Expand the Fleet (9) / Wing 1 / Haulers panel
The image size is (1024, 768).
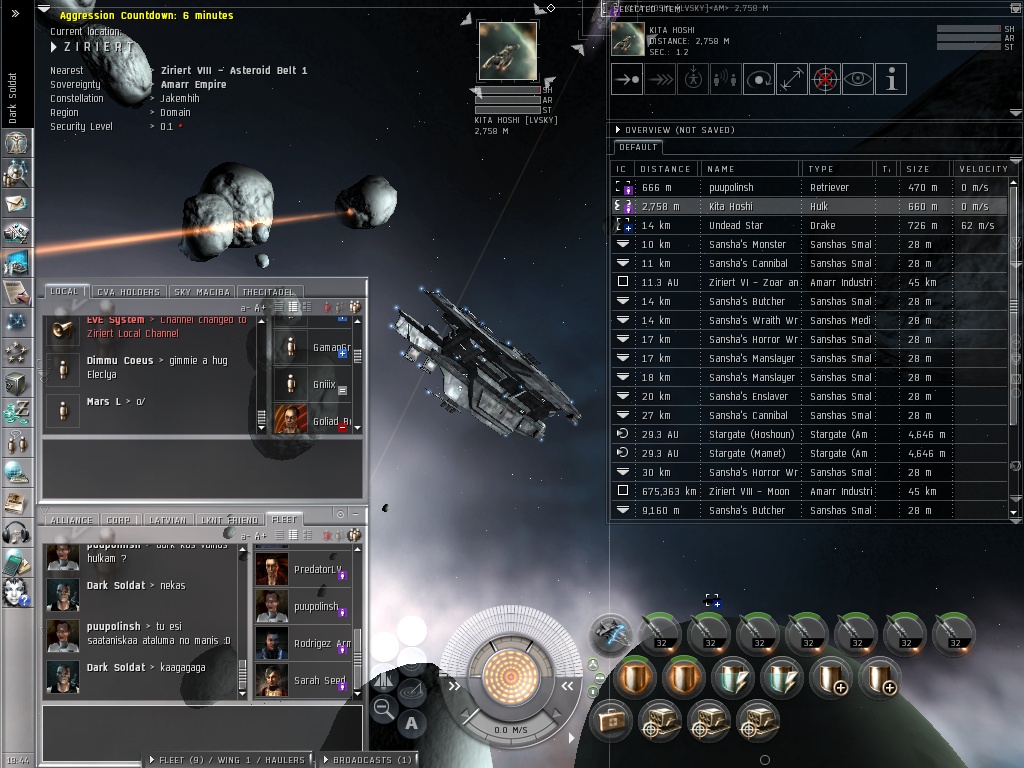pos(232,760)
